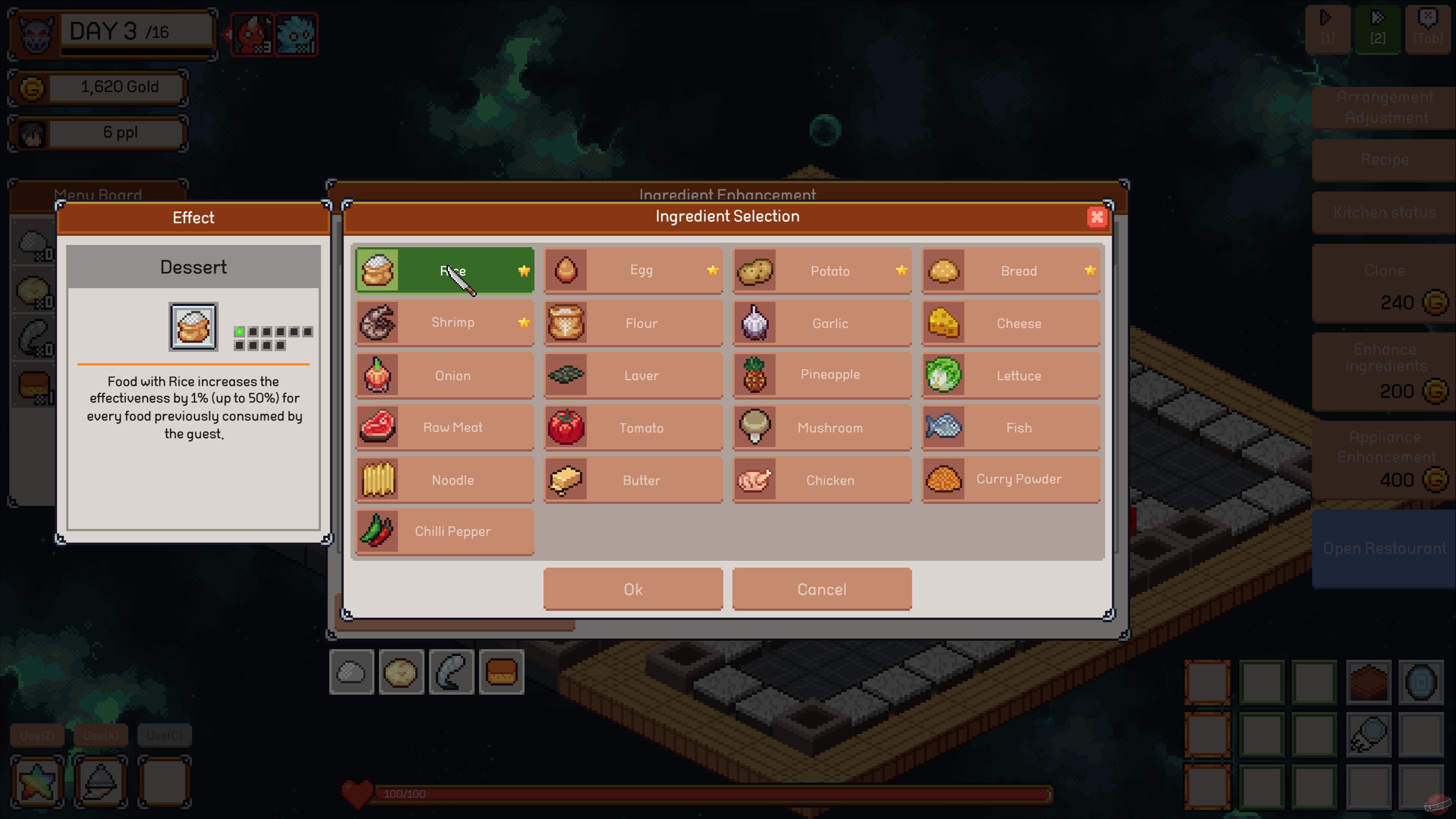The height and width of the screenshot is (819, 1456).
Task: Toggle selection of the Bread ingredient
Action: coord(944,271)
